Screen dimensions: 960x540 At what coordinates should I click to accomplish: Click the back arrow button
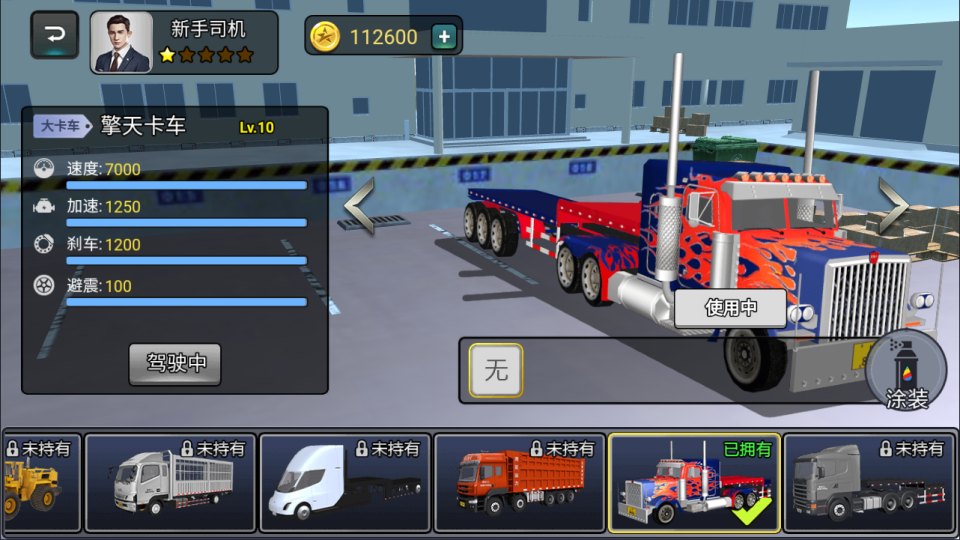click(x=55, y=37)
